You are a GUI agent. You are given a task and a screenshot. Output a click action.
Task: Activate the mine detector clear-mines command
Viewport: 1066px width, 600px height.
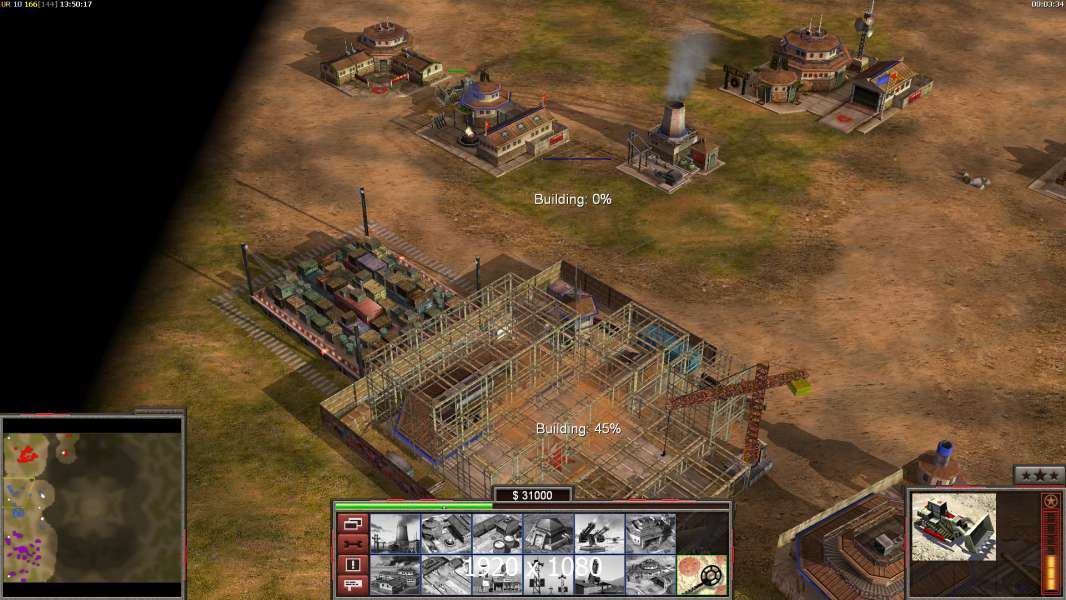tap(701, 575)
